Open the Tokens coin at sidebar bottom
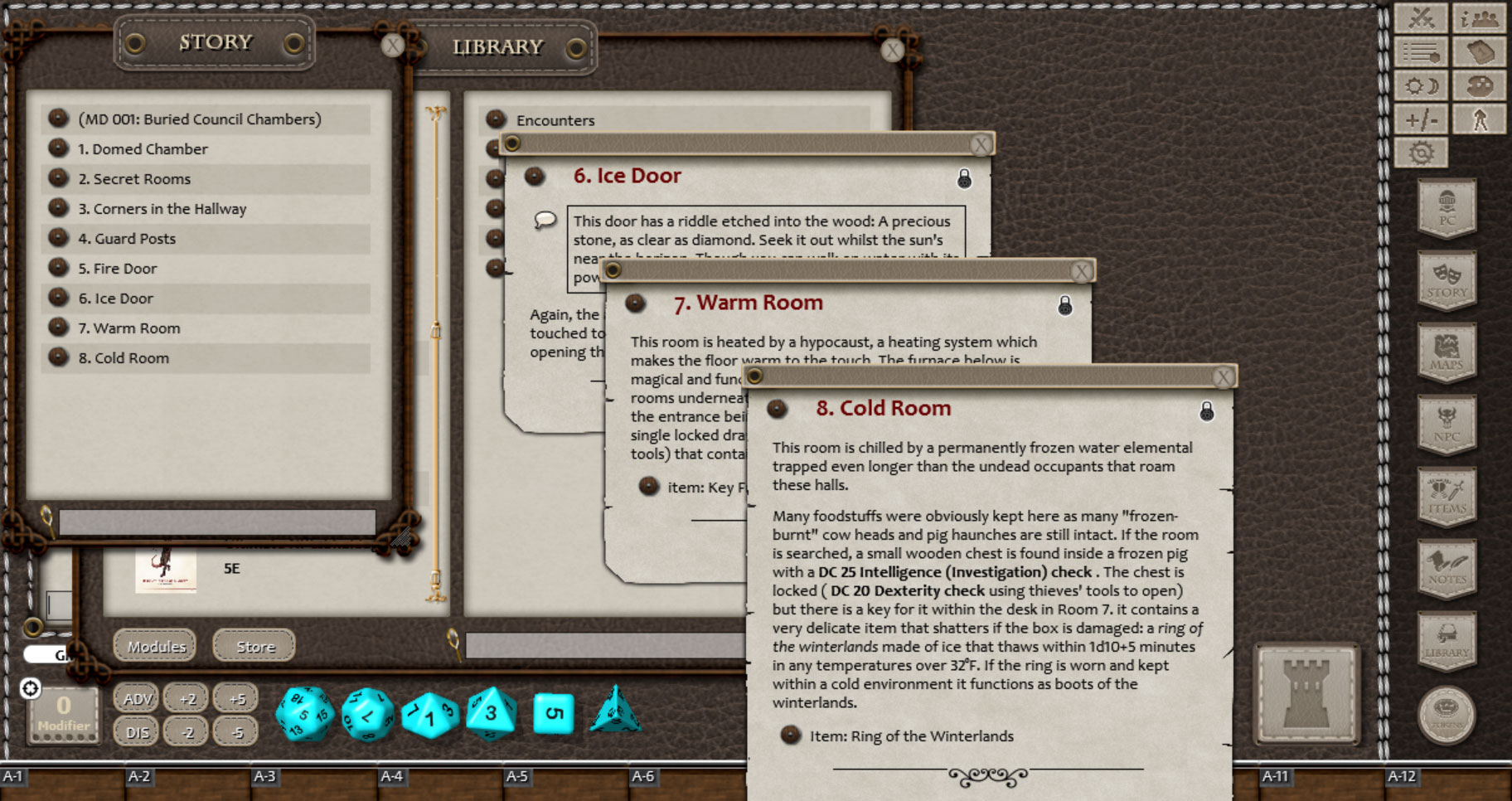The image size is (1512, 801). pos(1447,711)
